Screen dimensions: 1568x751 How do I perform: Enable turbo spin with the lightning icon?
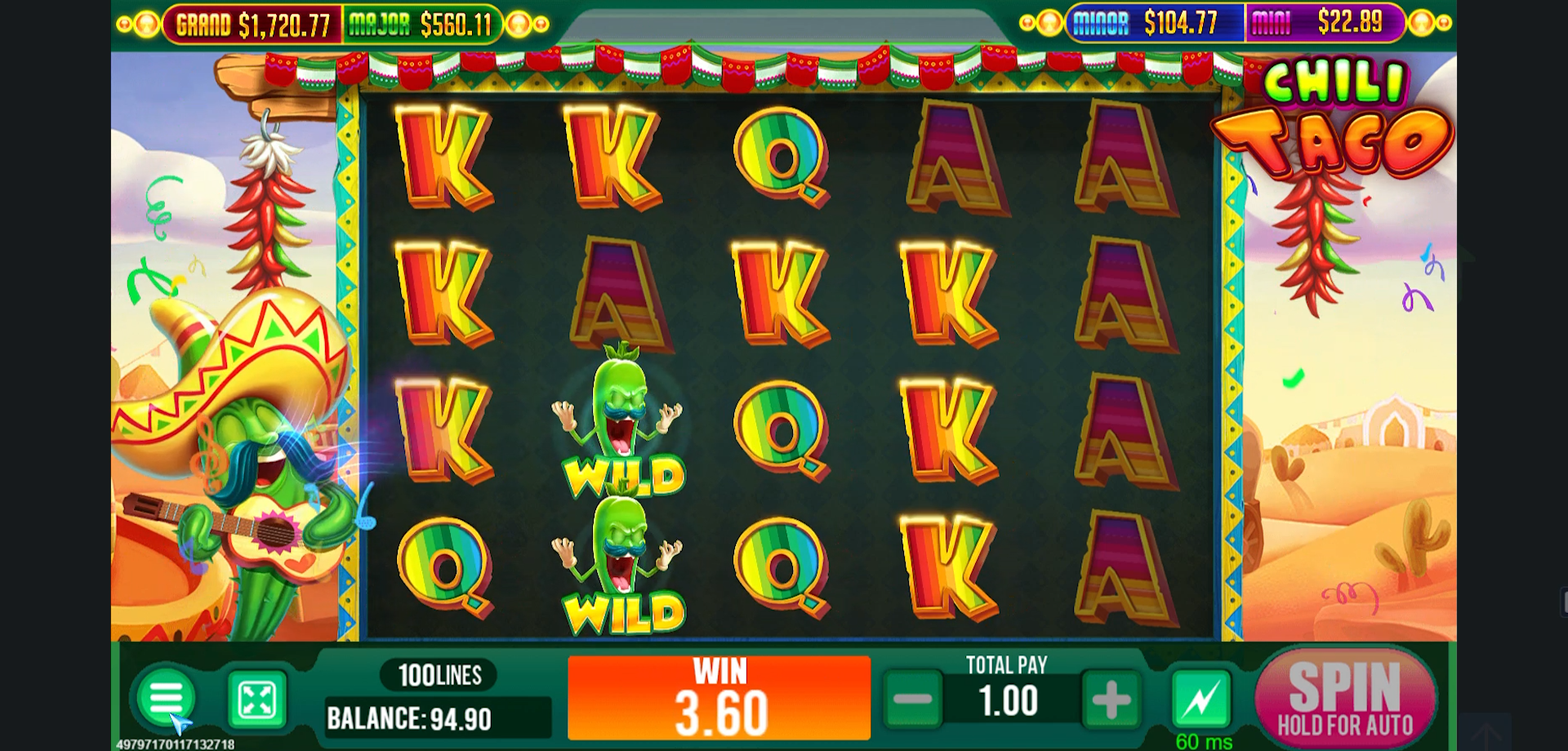(x=1200, y=699)
